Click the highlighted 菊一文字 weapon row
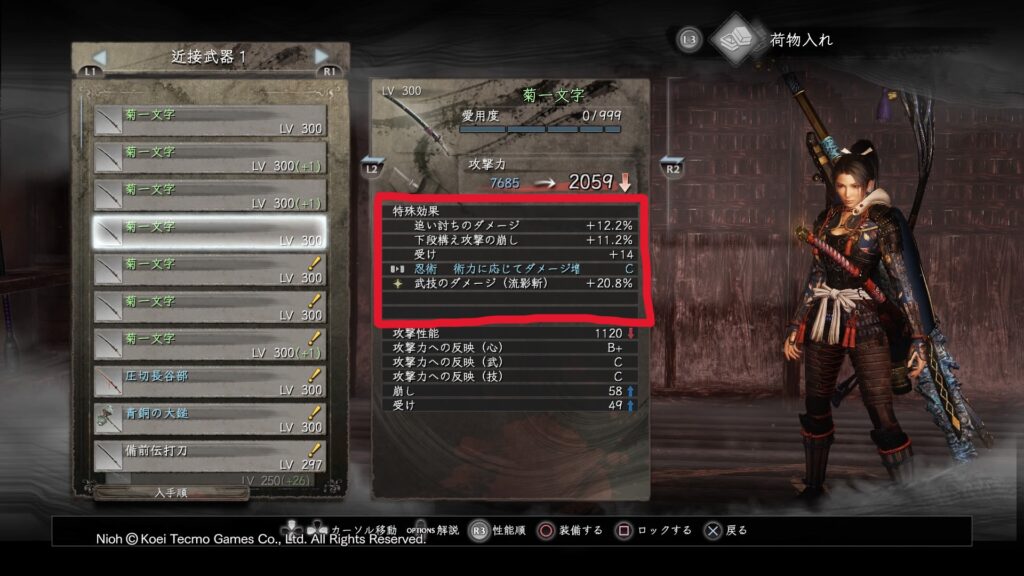This screenshot has height=576, width=1024. pos(210,232)
